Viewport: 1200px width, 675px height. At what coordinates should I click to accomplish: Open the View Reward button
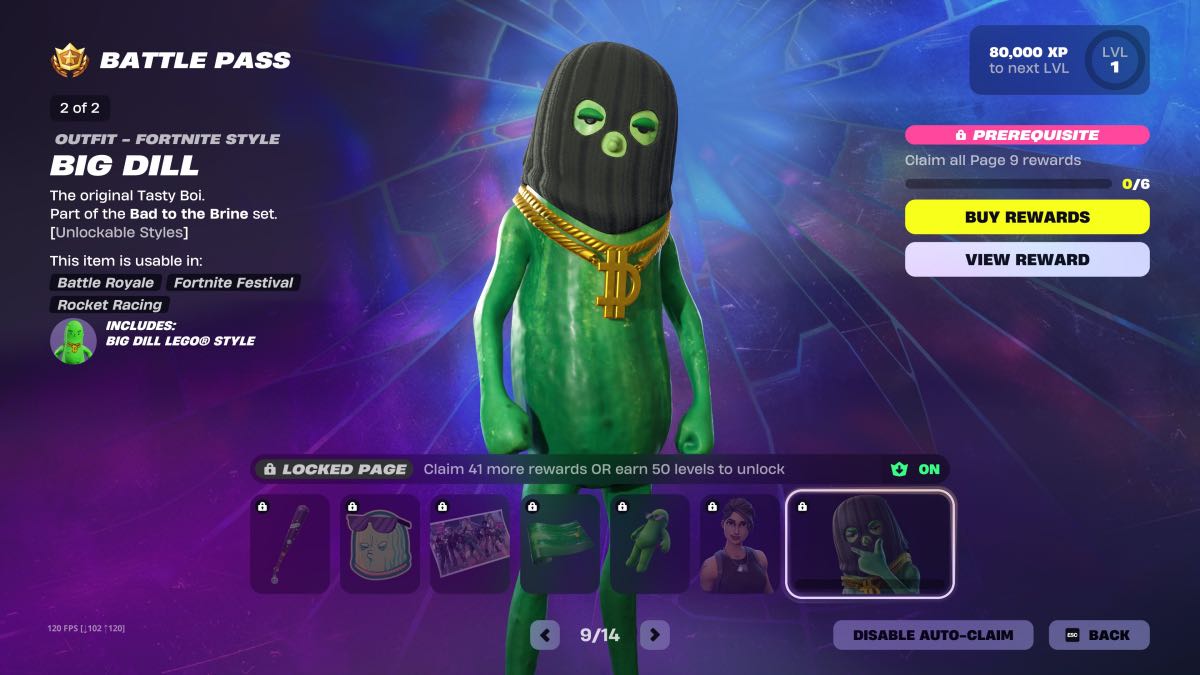[1027, 259]
